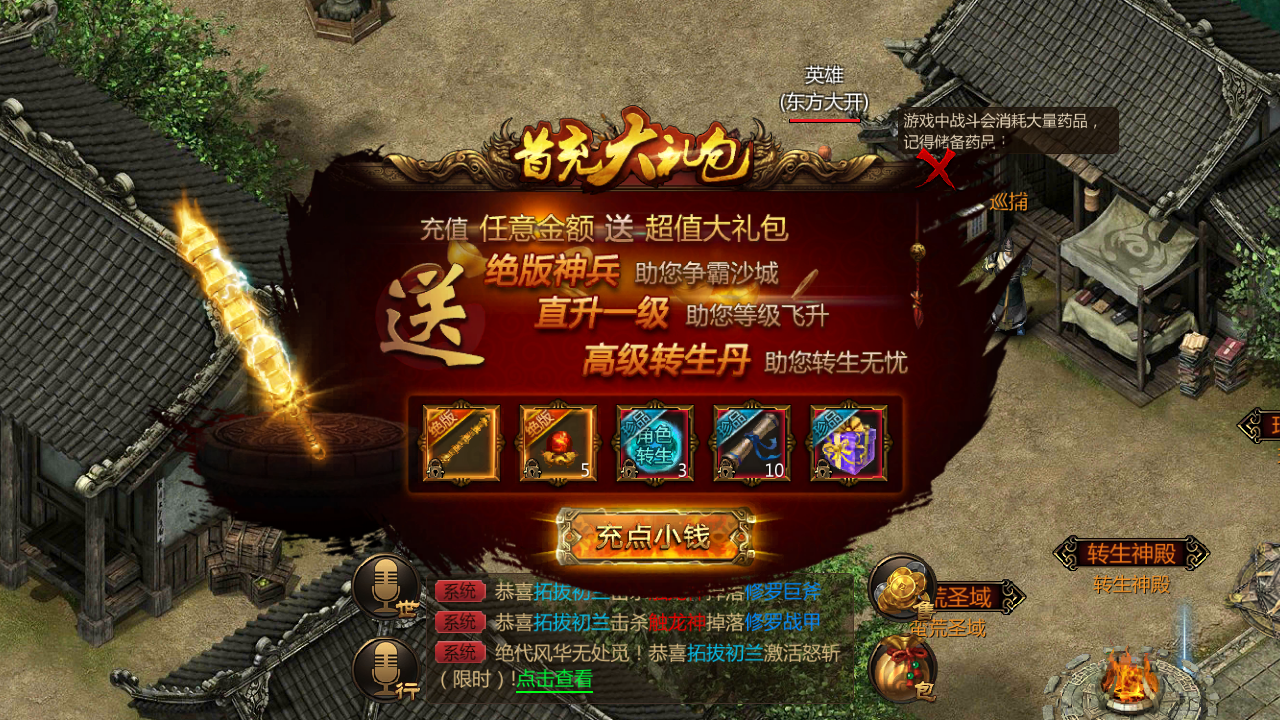
Task: Click the scroll item with quantity 10
Action: coord(751,441)
